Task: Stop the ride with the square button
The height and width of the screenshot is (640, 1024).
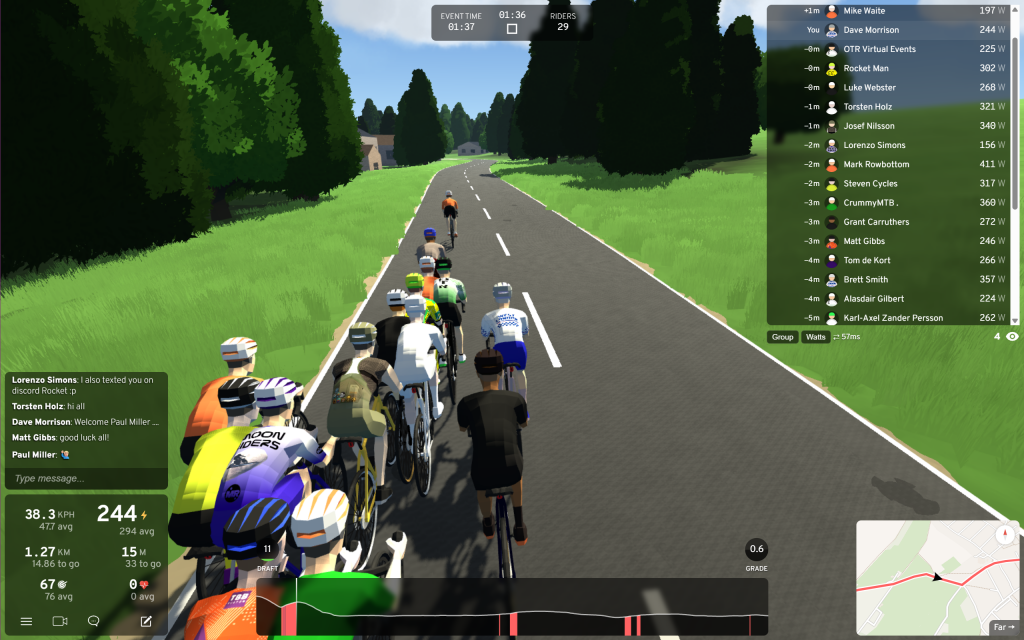Action: pyautogui.click(x=512, y=29)
